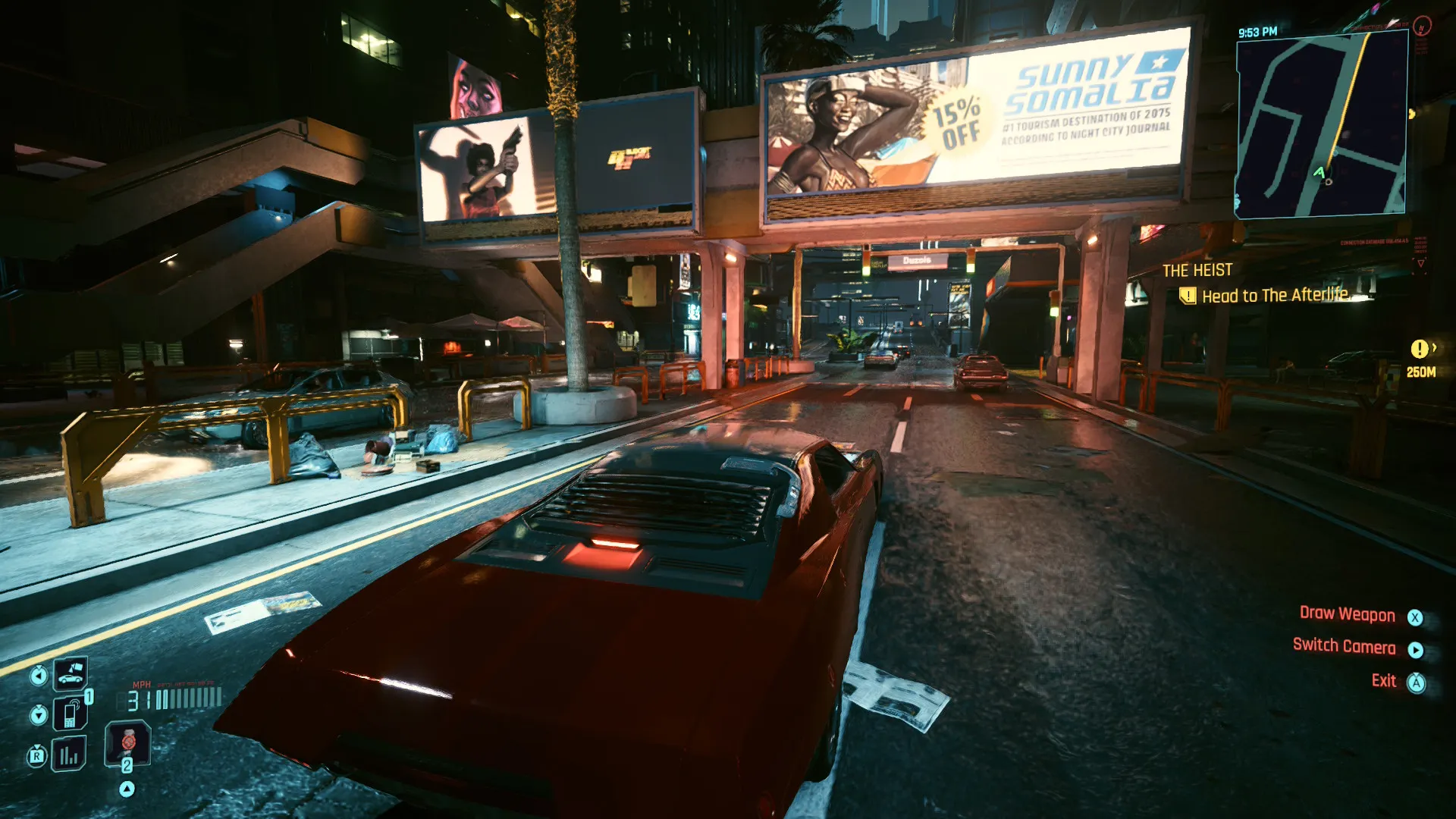Viewport: 1456px width, 819px height.
Task: Expand the up arrow below the contact portrait
Action: click(127, 789)
